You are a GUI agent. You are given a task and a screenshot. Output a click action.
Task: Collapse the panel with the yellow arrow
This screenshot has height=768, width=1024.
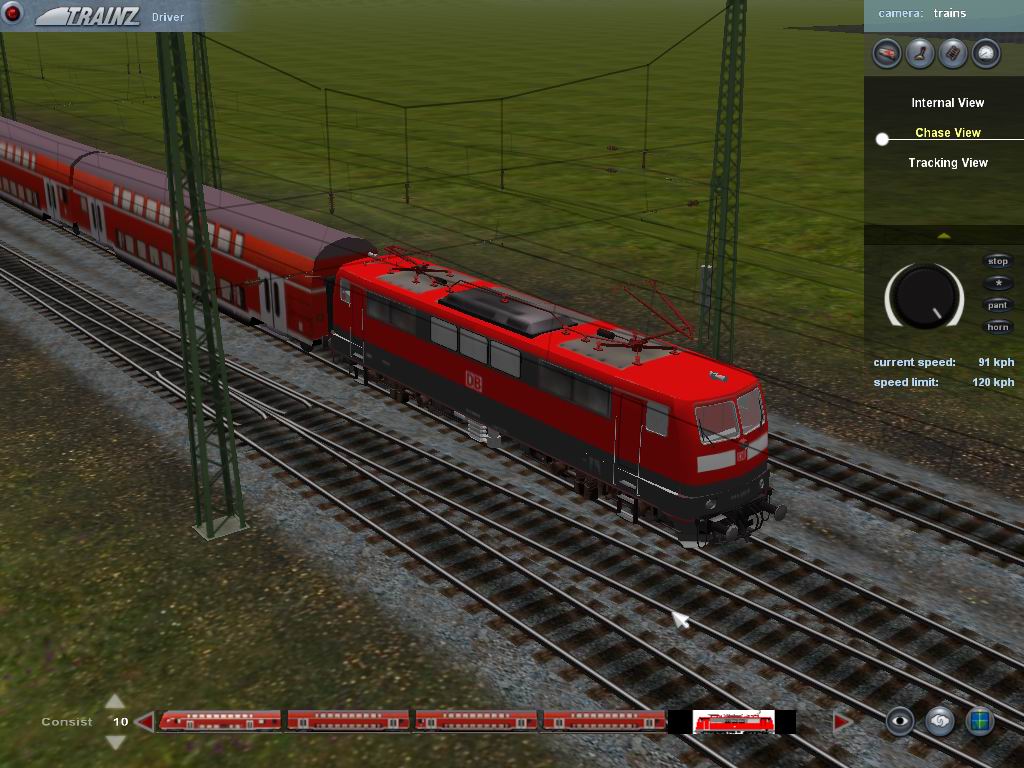[x=943, y=236]
